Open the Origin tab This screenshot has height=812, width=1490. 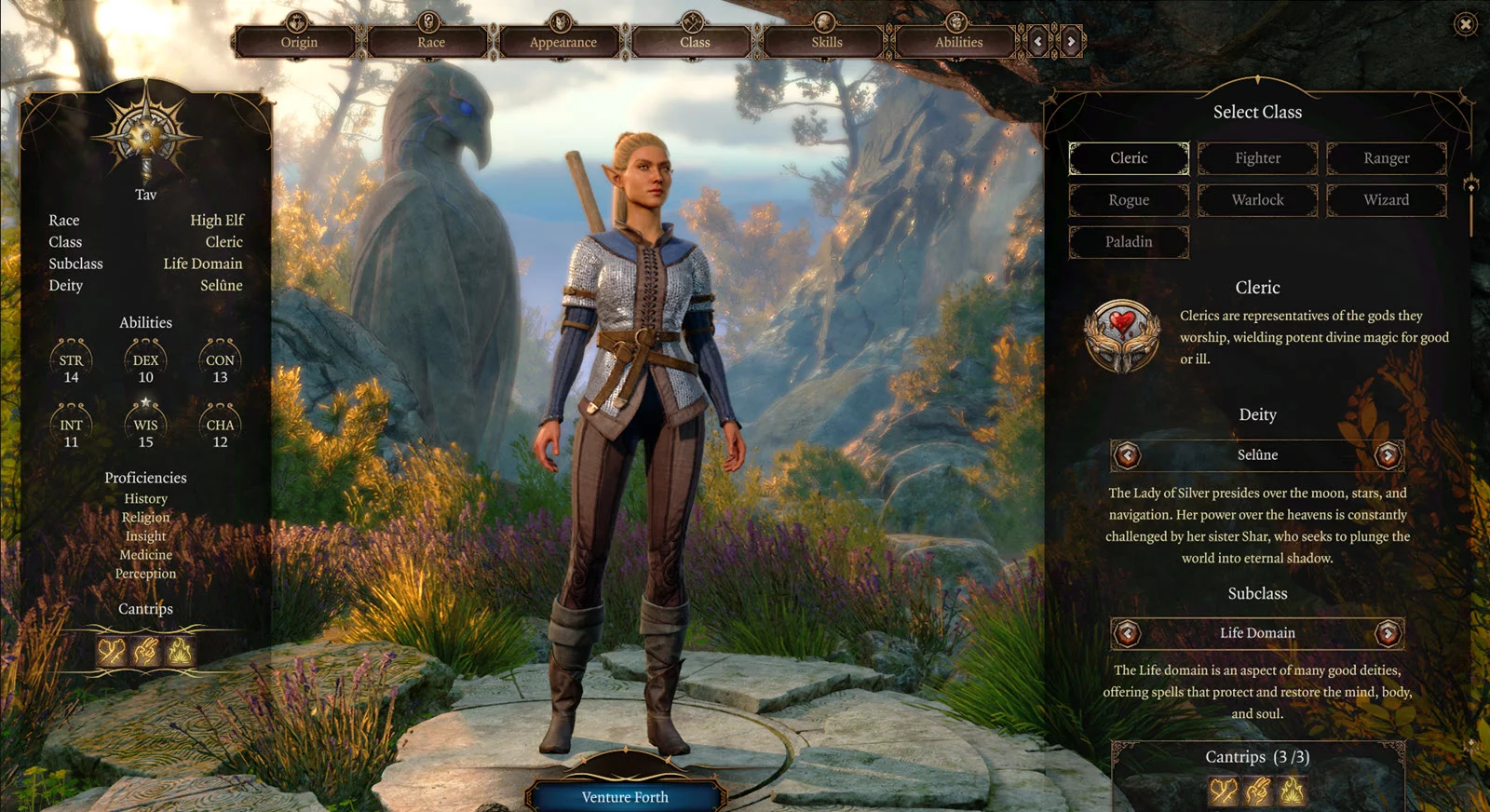pos(298,42)
